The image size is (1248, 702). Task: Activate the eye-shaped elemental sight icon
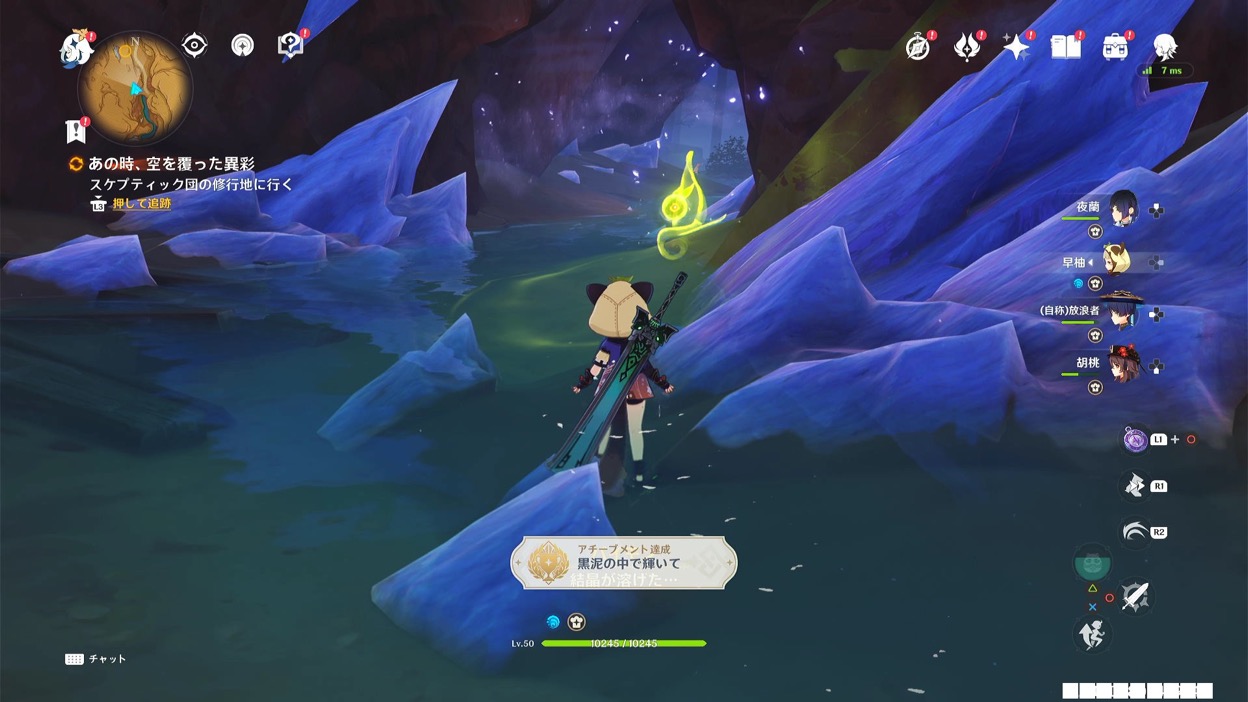194,45
